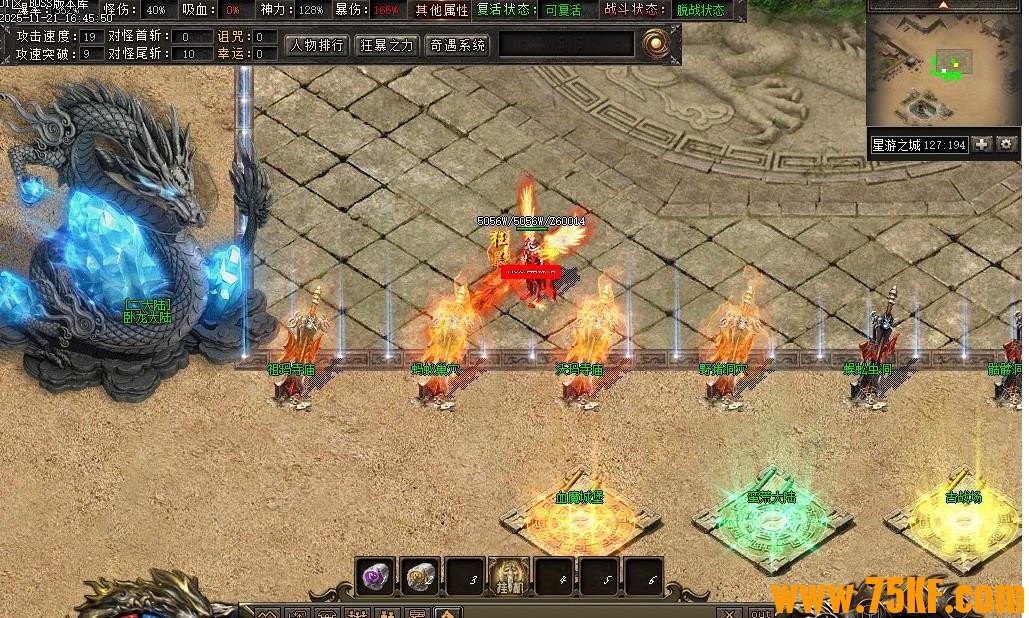
Task: Click the OUT button on the bottom bar
Action: click(760, 612)
